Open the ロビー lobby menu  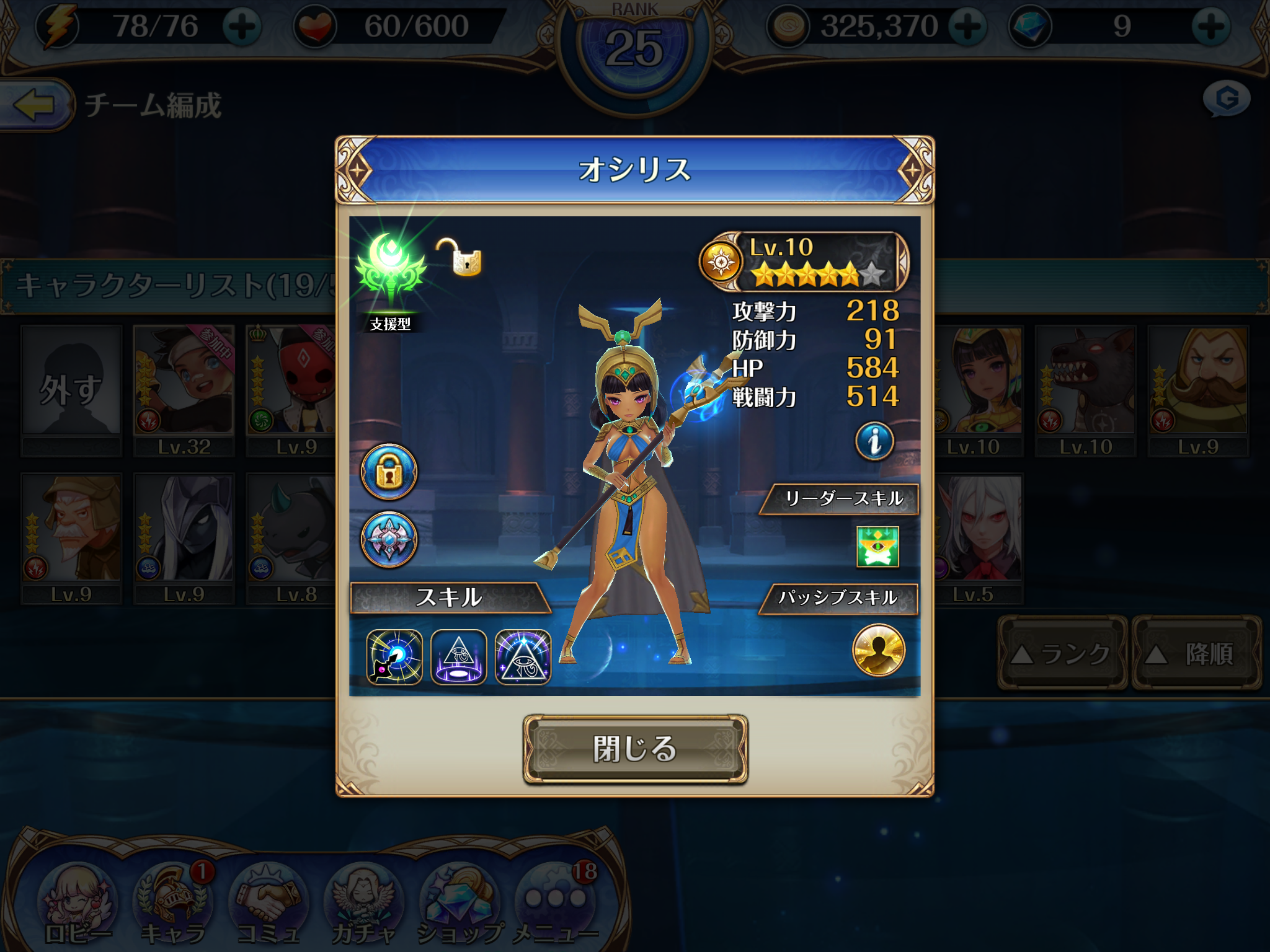point(77,905)
